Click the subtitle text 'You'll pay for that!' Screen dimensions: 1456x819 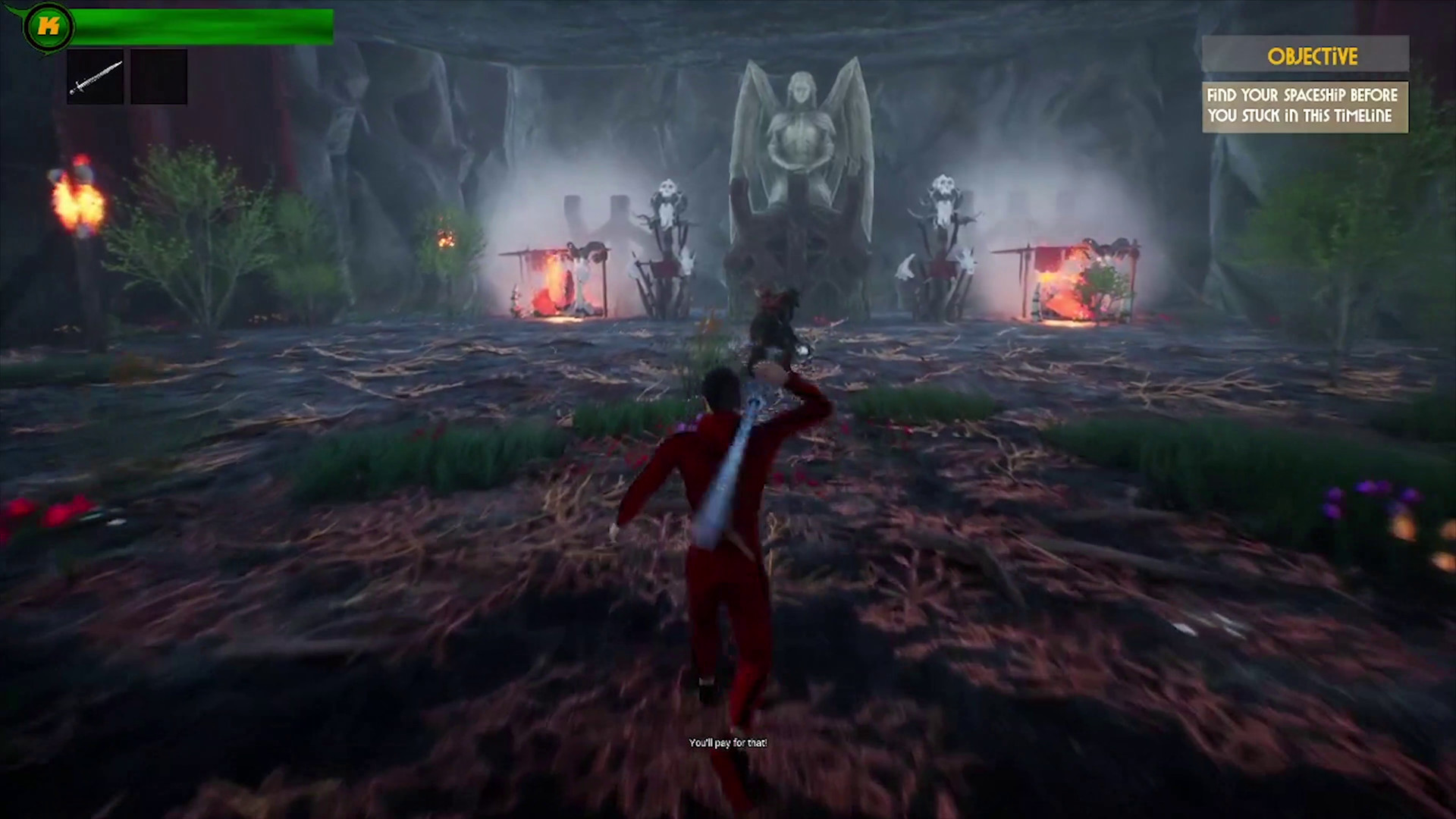727,743
